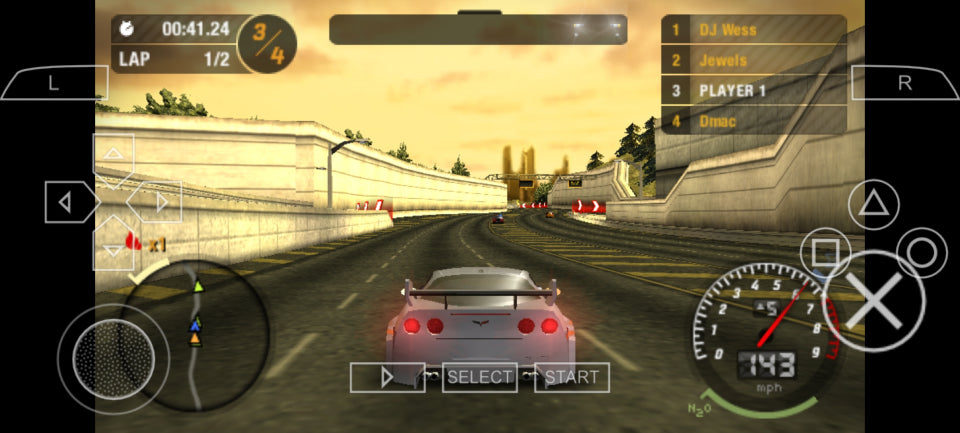The width and height of the screenshot is (960, 433).
Task: Tap the square touch button
Action: pos(826,253)
